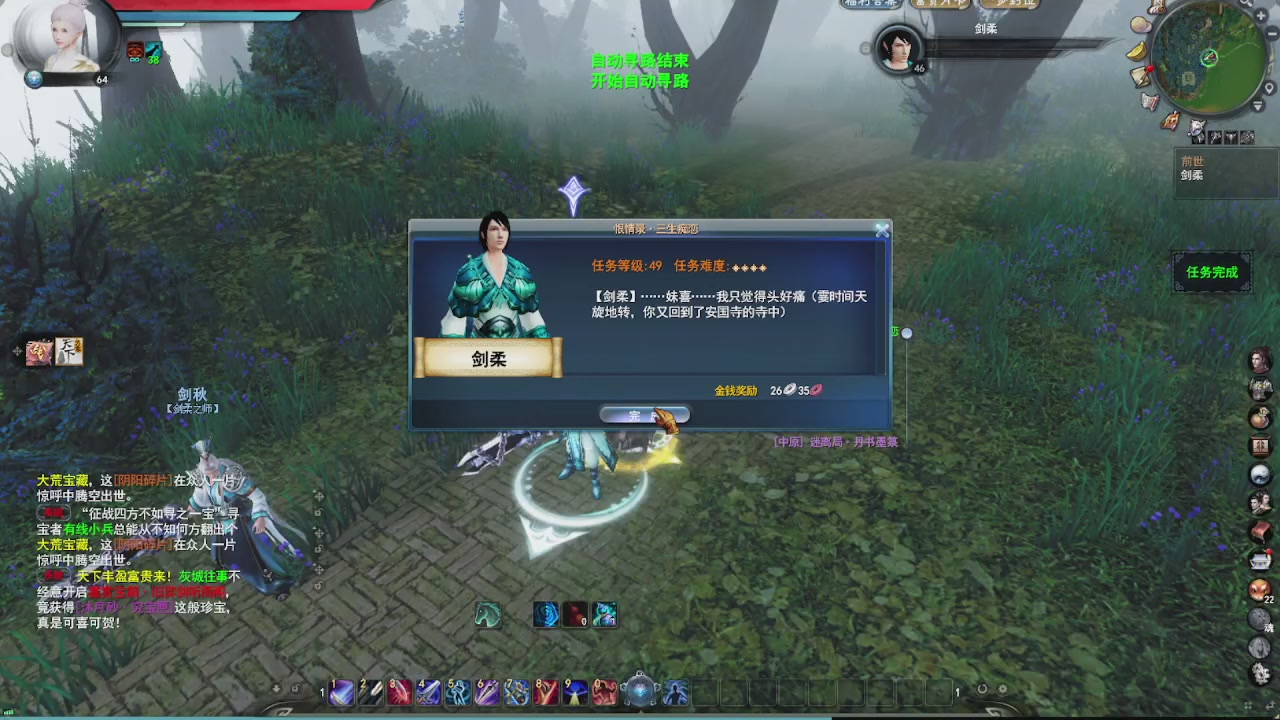The width and height of the screenshot is (1280, 720).
Task: Click the scrollbar handle on the quest dialog
Action: [906, 333]
